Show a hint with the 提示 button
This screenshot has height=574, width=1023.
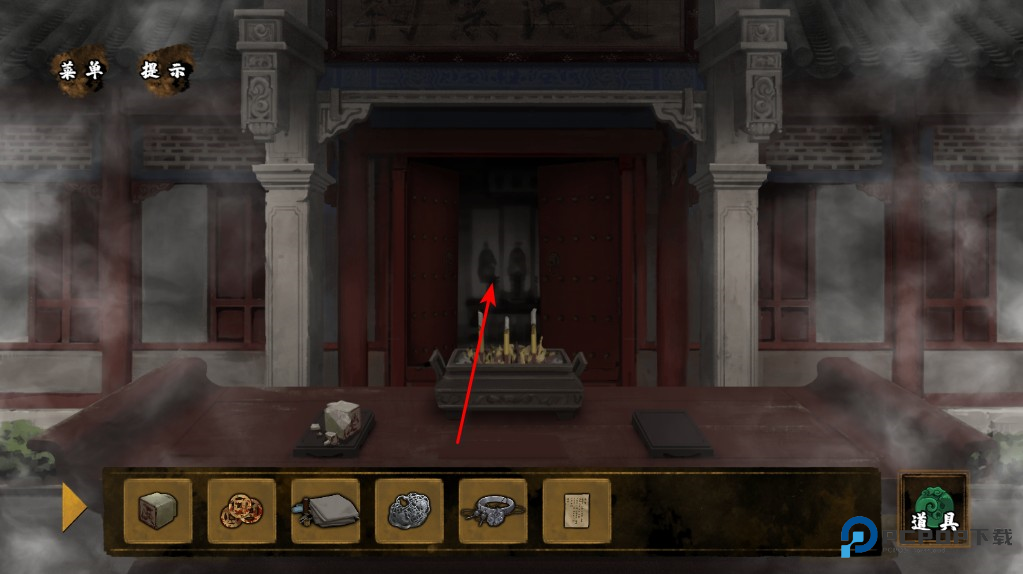(165, 71)
